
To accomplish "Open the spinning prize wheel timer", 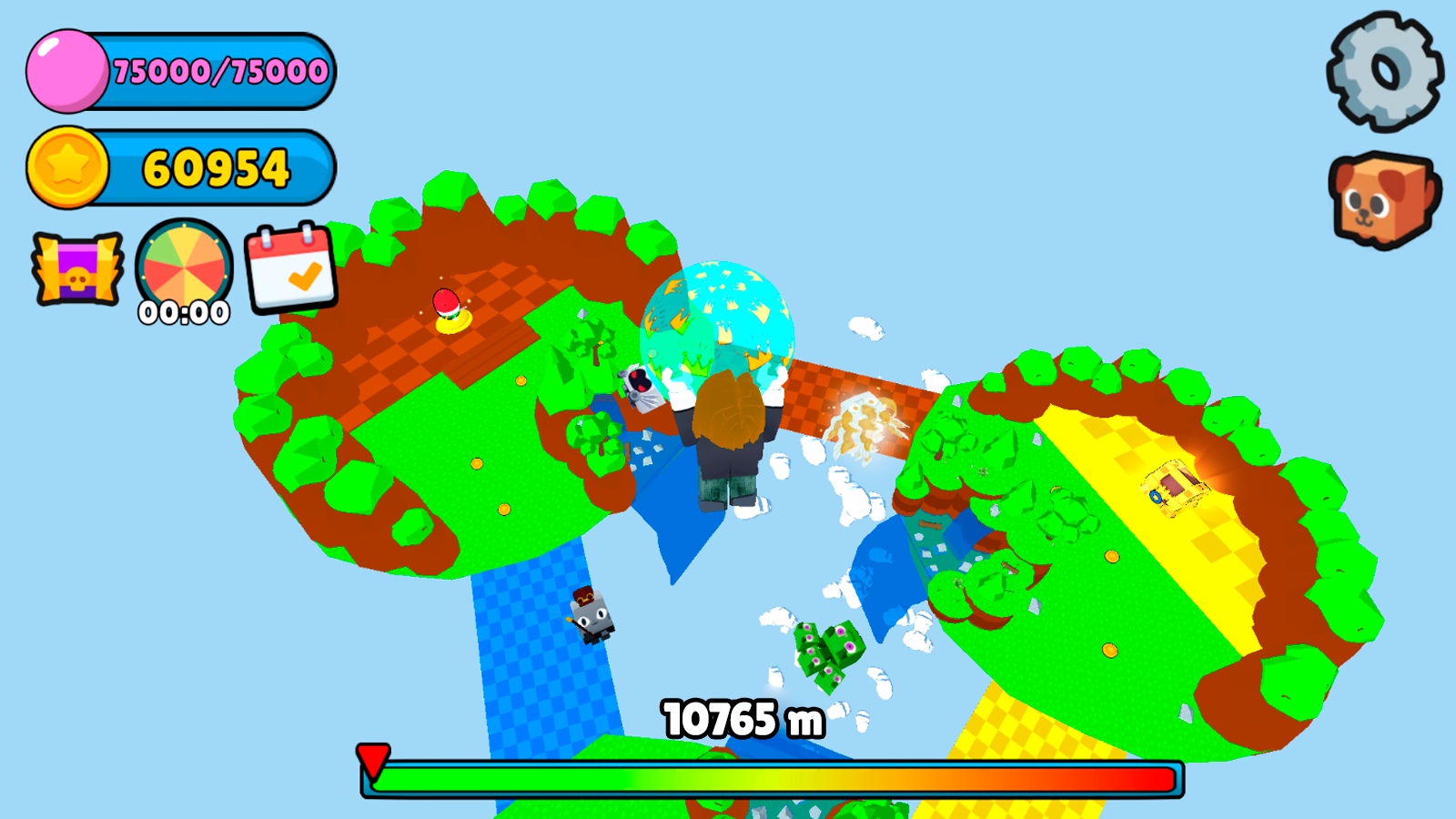I will coord(183,268).
